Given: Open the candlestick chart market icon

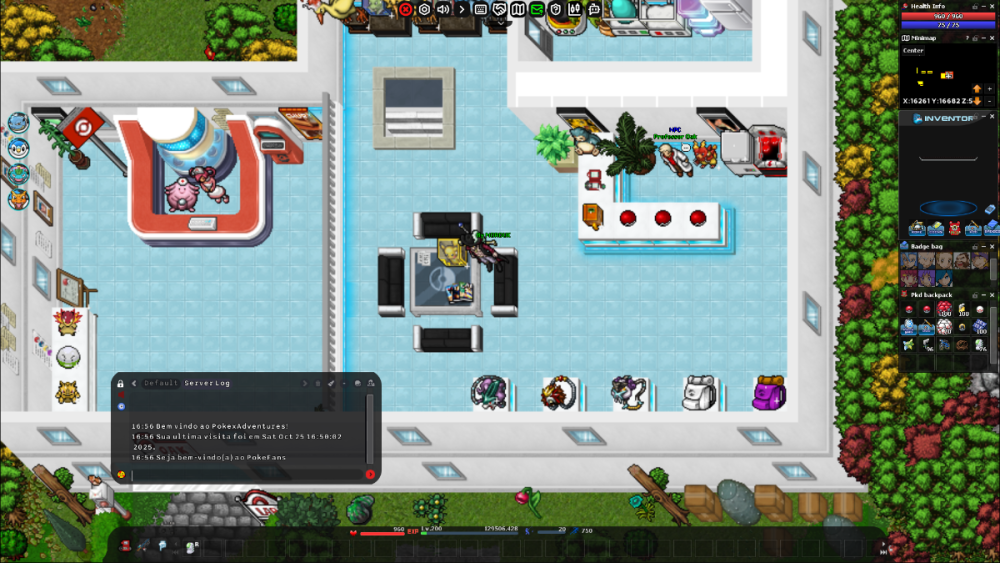Looking at the screenshot, I should click(575, 9).
